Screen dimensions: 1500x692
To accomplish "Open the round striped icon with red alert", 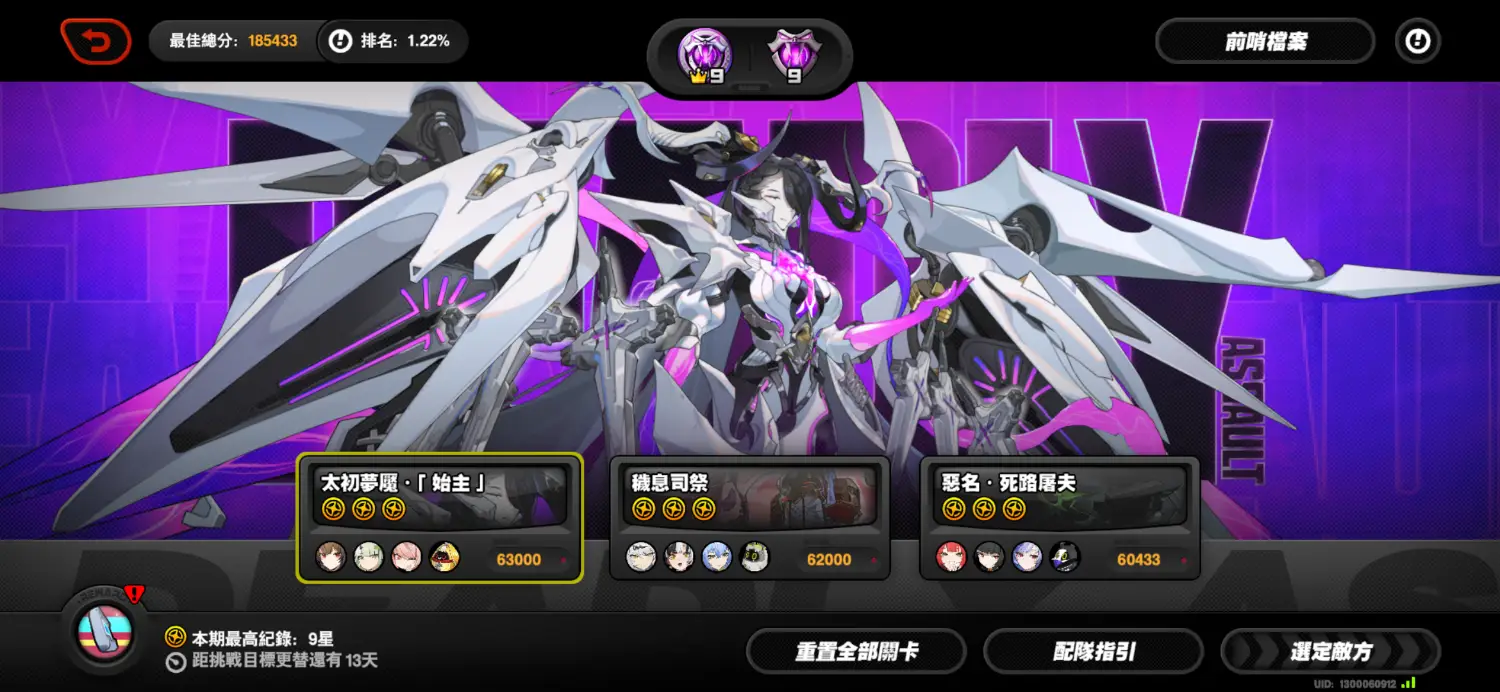I will 105,630.
